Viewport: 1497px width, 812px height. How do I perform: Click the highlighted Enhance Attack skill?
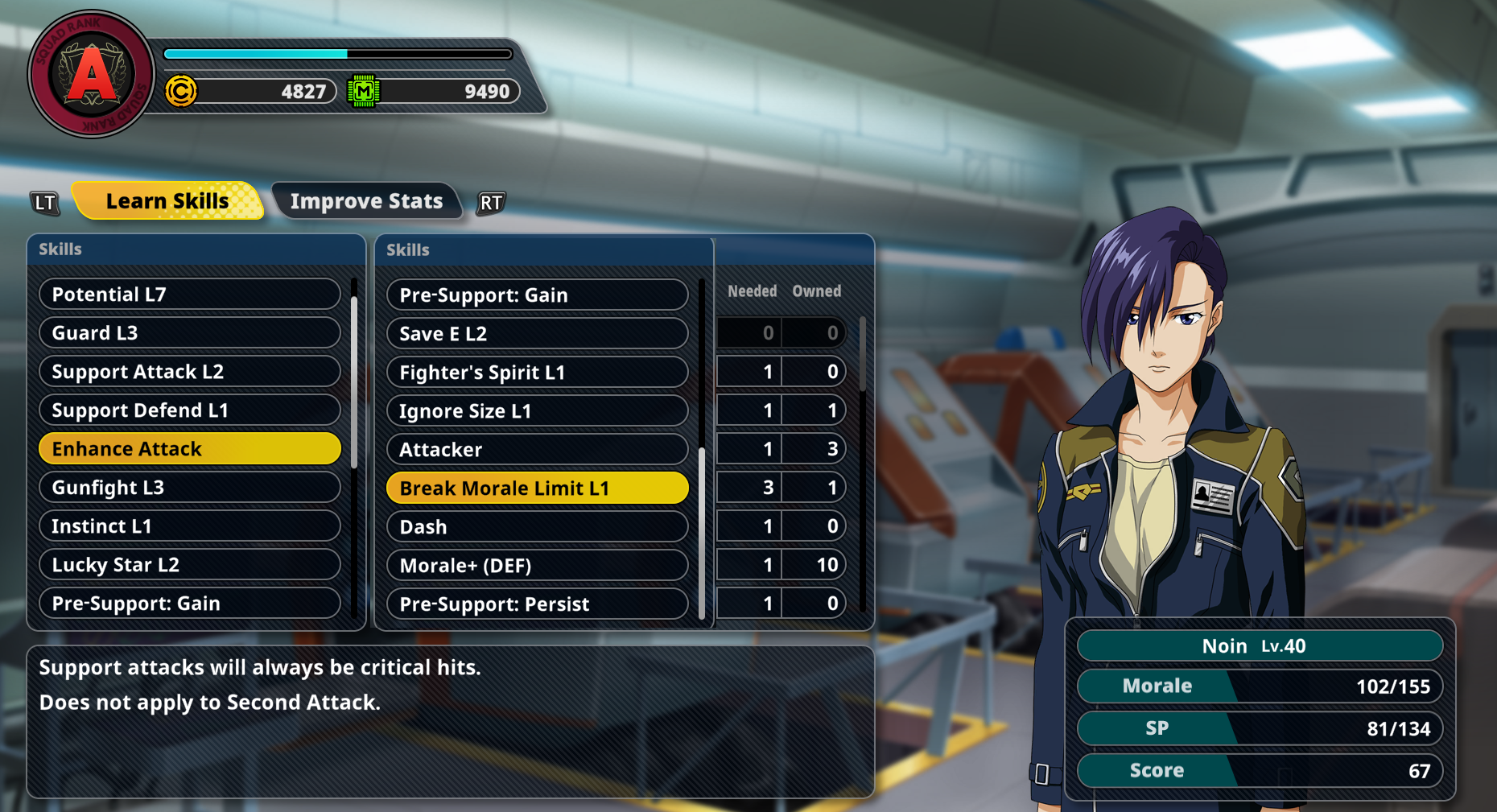point(189,449)
